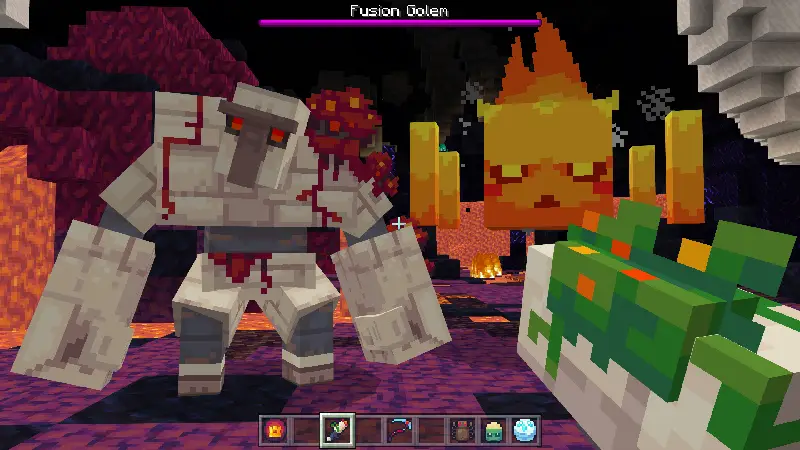Choose the icy blue orb hotbar slot
The width and height of the screenshot is (800, 450).
tap(526, 430)
